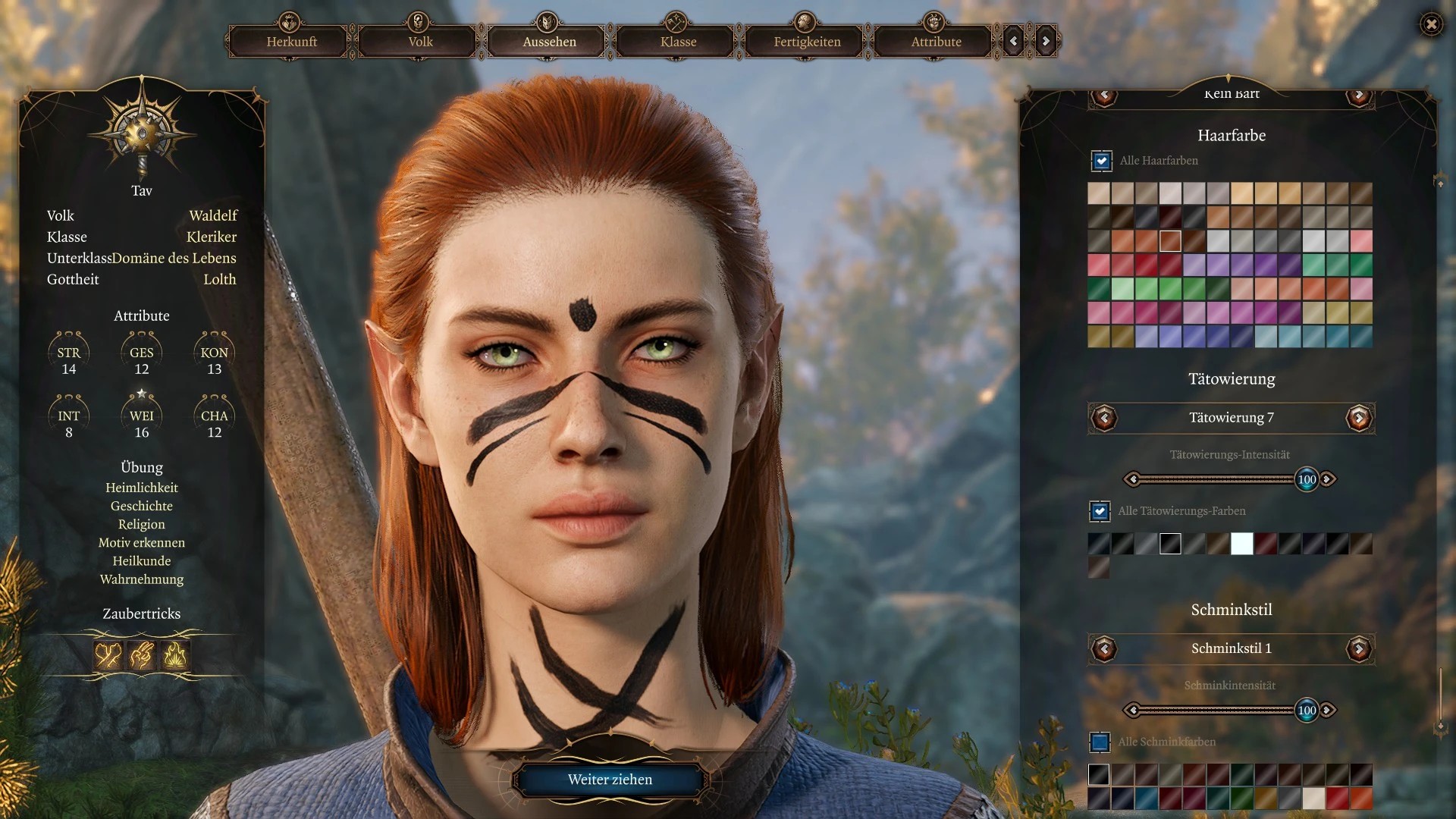This screenshot has height=819, width=1456.
Task: Switch to the Herkunft tab
Action: (x=291, y=42)
